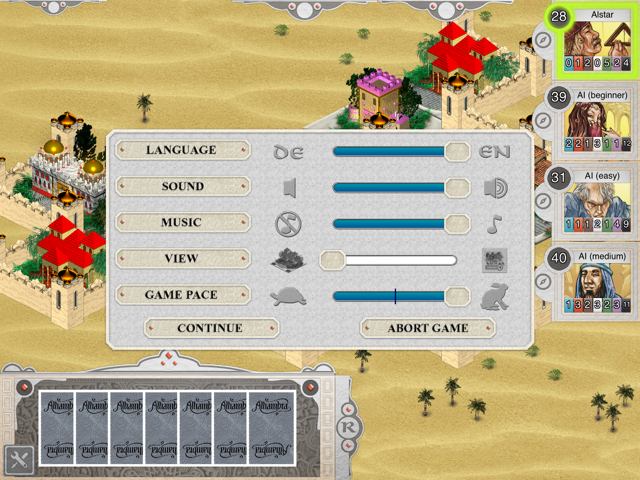Click the Sound option label

tap(181, 186)
